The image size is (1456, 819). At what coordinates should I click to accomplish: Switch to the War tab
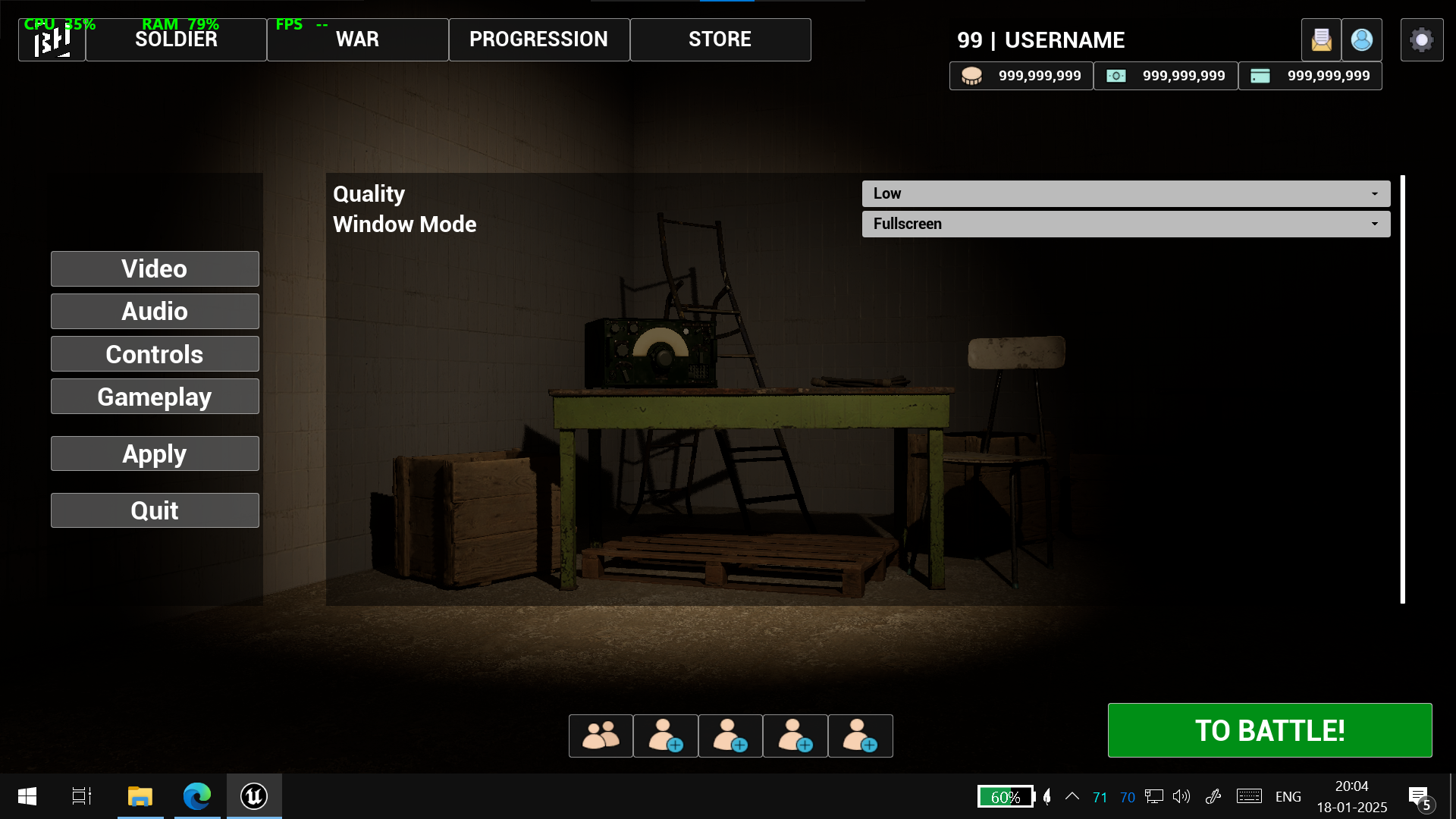[357, 39]
